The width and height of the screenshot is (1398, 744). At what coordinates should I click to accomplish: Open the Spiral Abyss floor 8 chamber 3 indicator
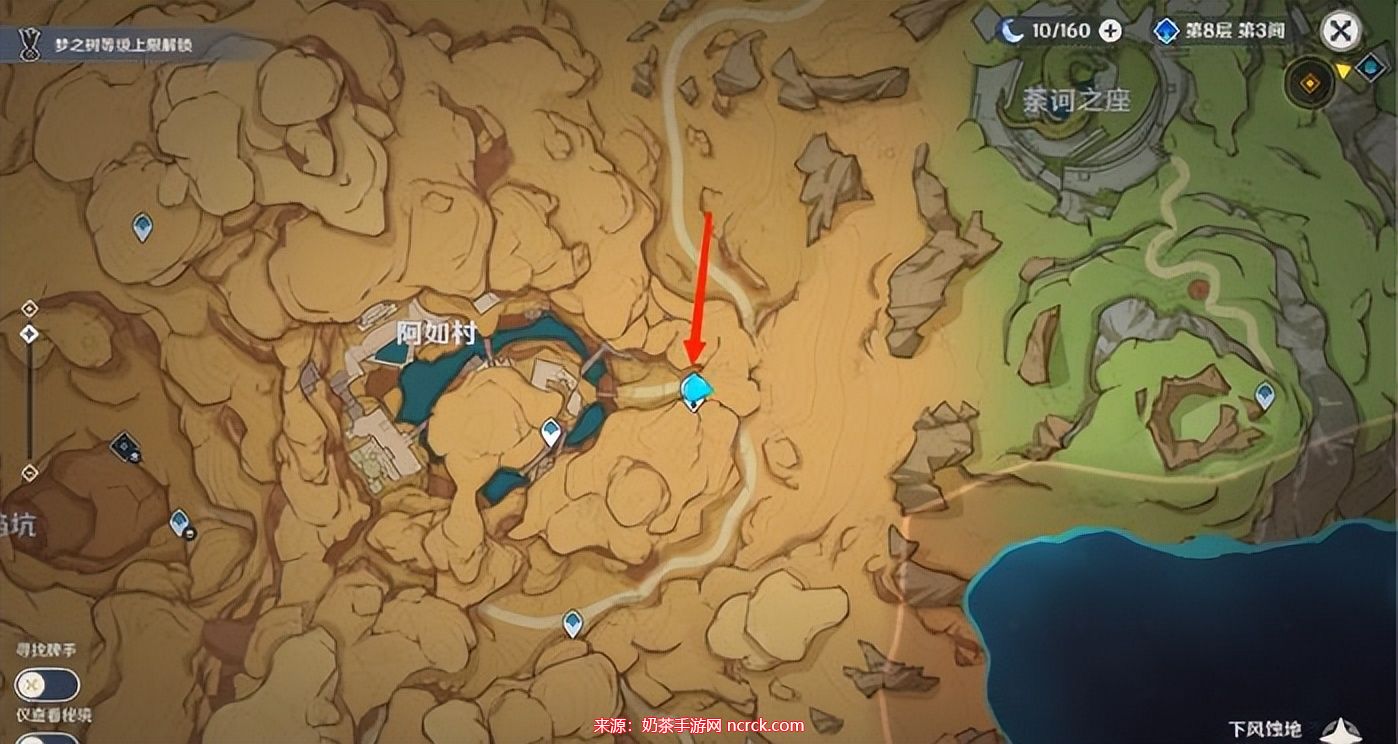[x=1222, y=31]
